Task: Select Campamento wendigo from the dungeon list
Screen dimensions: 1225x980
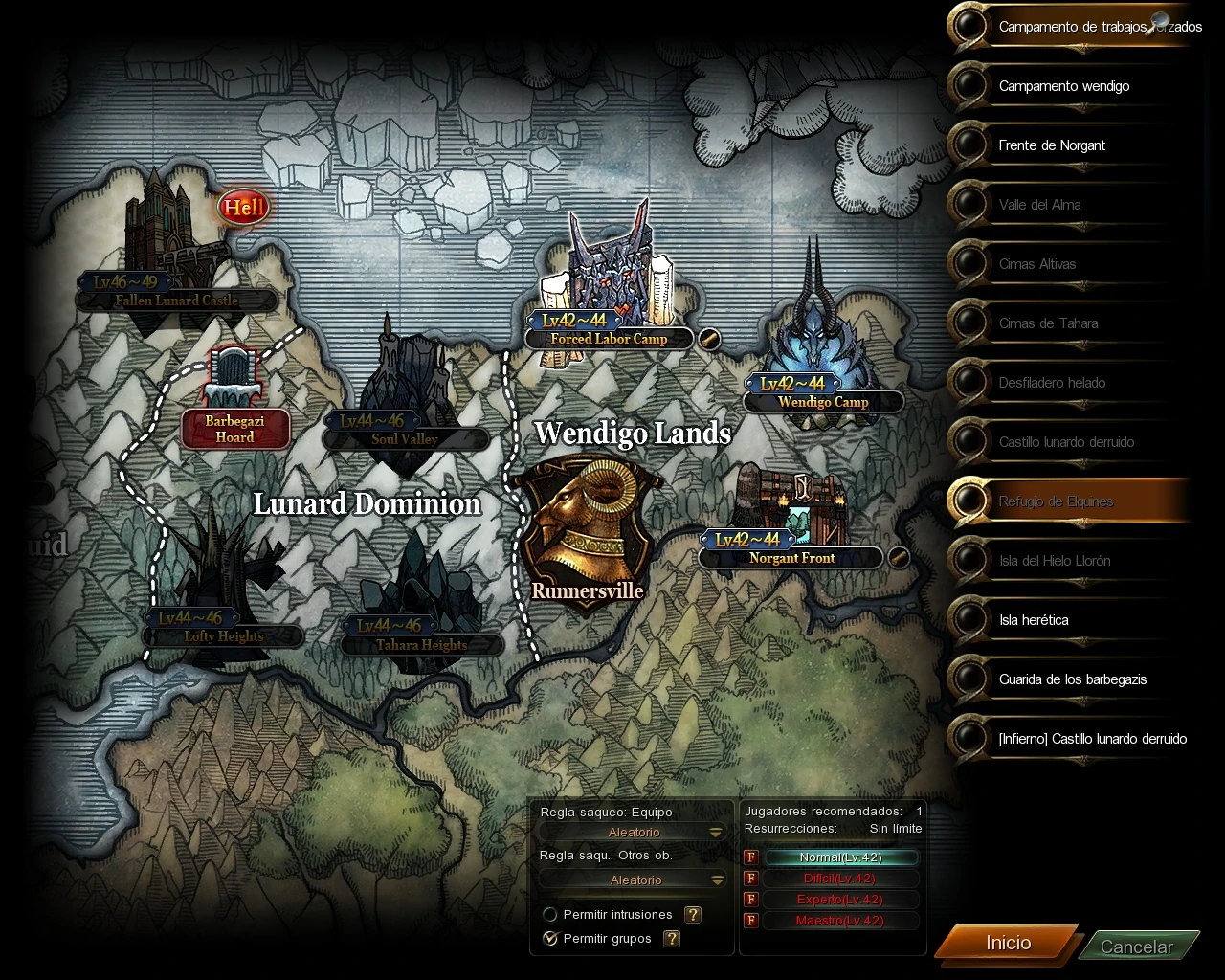Action: point(1063,86)
